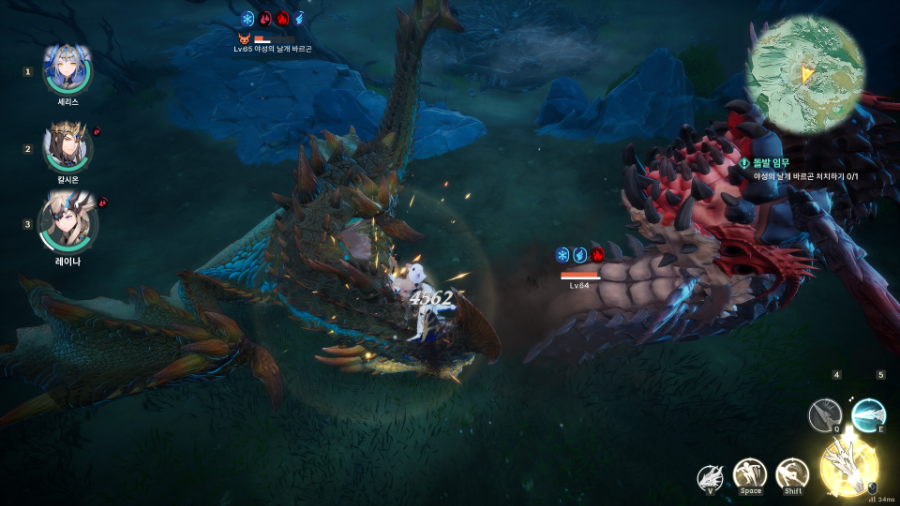Select the 칼시온 party portrait
This screenshot has width=900, height=506.
point(68,148)
